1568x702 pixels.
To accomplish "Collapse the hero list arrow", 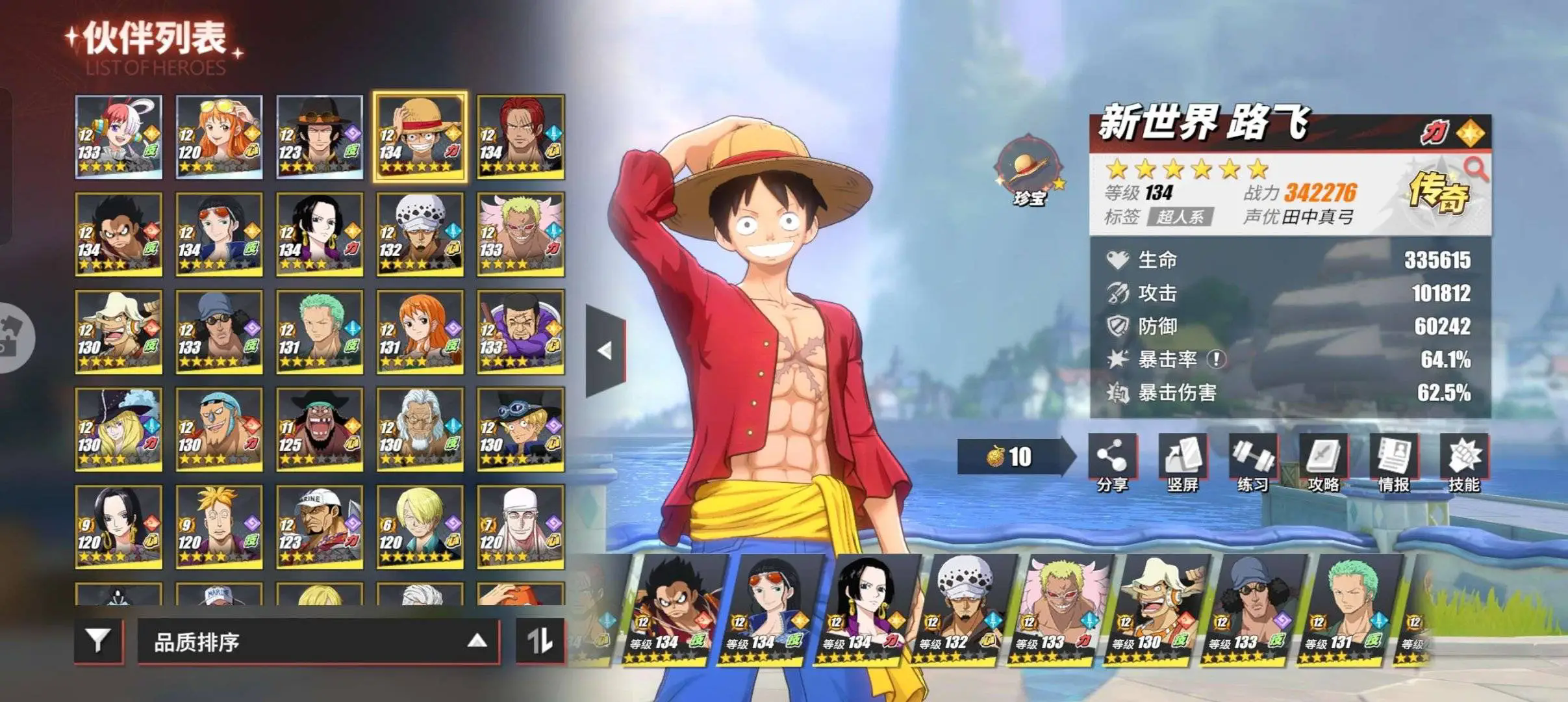I will (605, 351).
